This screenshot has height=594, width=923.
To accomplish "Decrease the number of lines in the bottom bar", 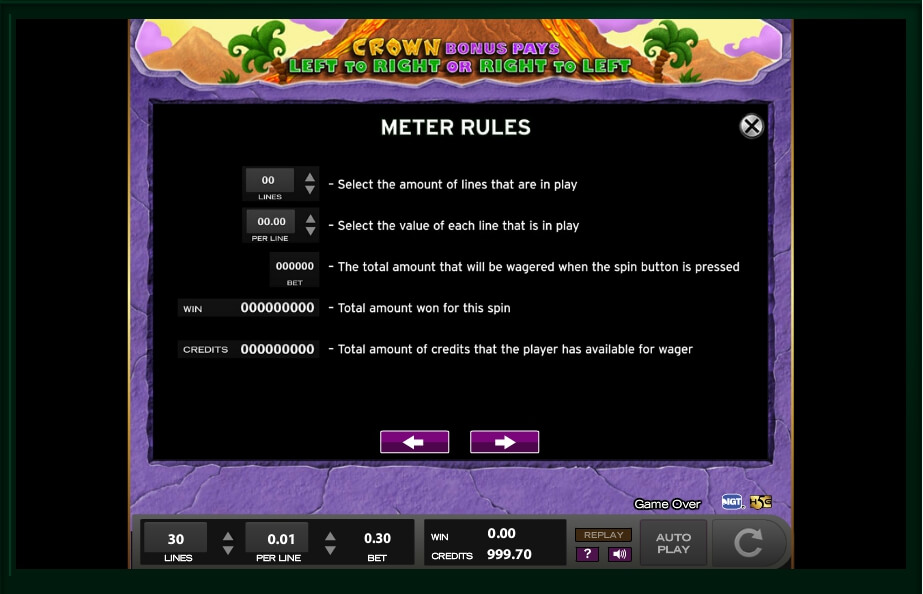I will (x=228, y=550).
